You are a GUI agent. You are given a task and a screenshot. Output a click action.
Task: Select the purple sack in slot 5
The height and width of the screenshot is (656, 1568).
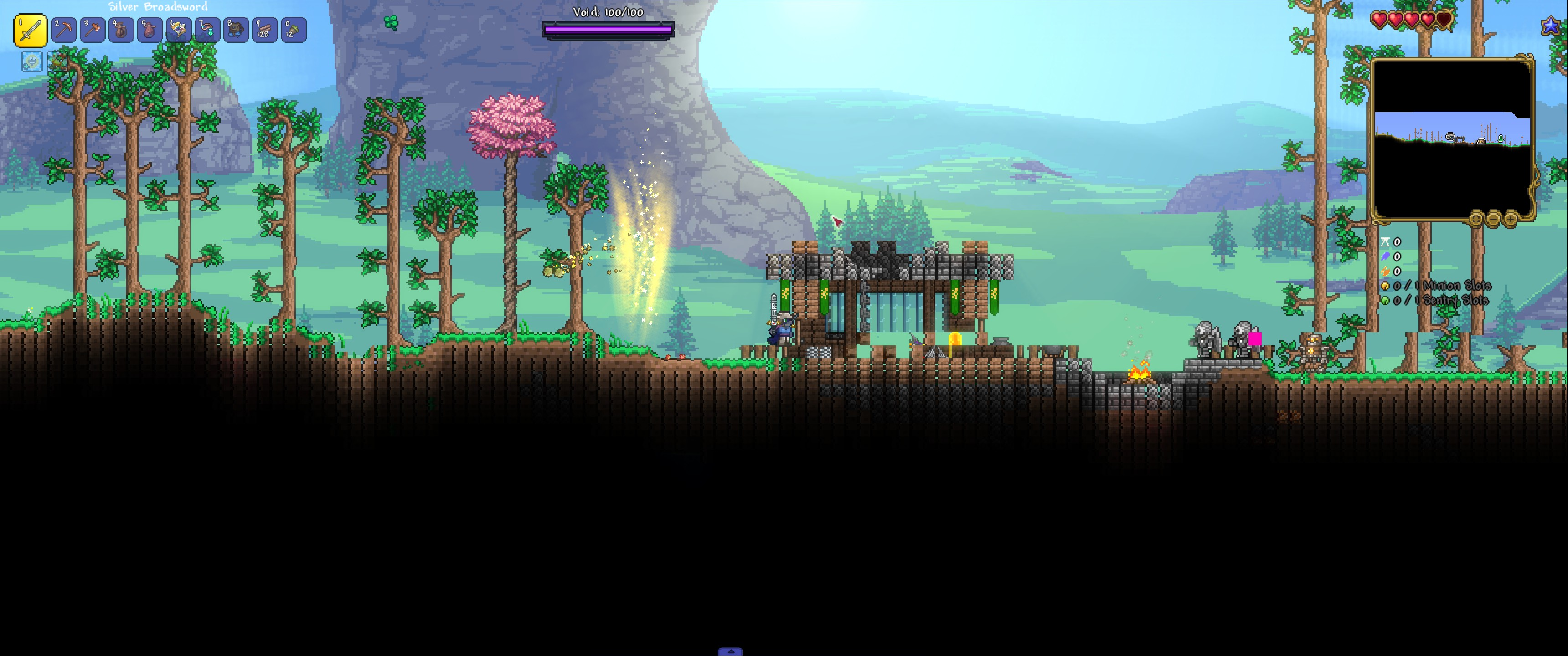point(150,30)
